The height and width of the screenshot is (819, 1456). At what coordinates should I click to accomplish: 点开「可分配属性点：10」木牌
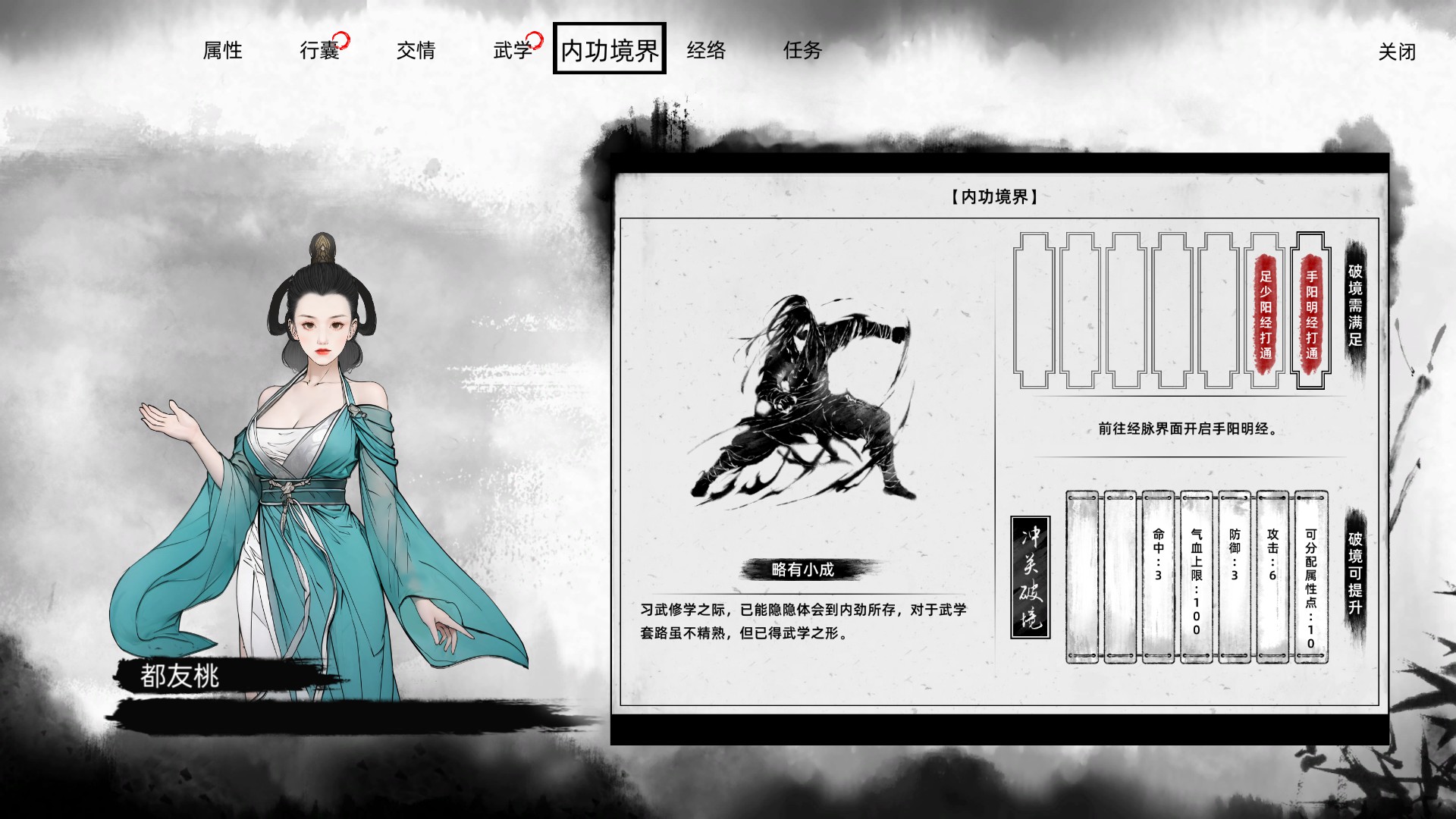point(1310,578)
